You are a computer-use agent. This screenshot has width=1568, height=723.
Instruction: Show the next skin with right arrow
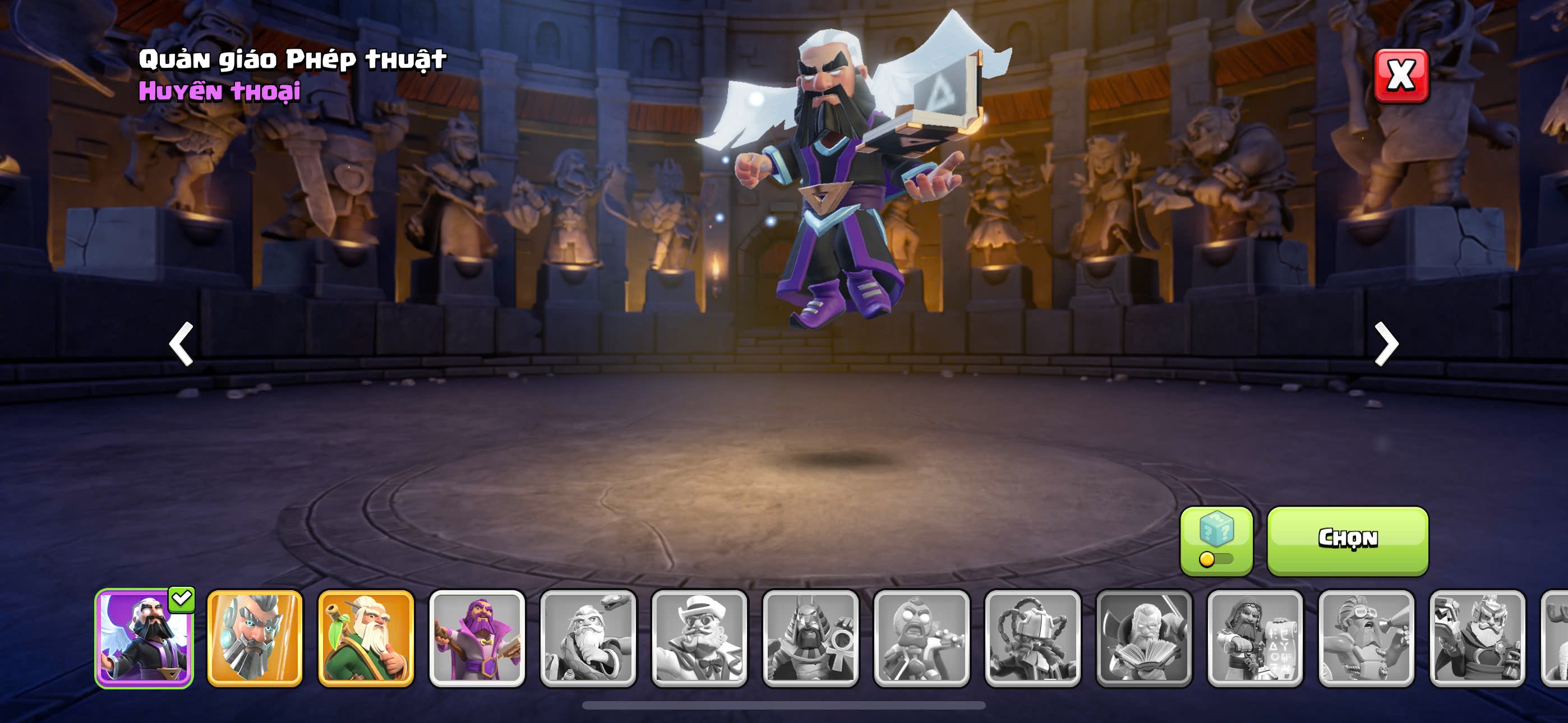[1386, 344]
